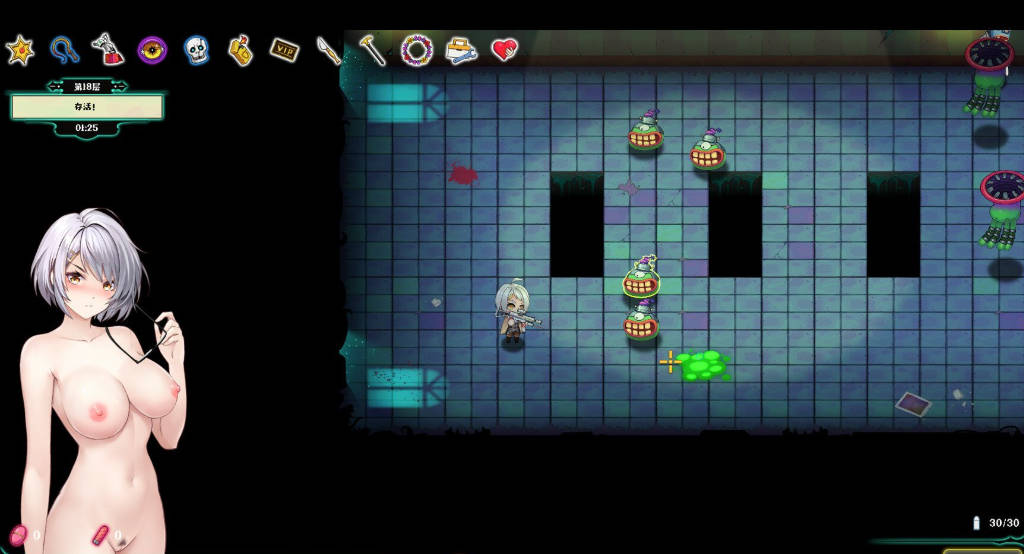Click the red heart item icon

[x=505, y=49]
